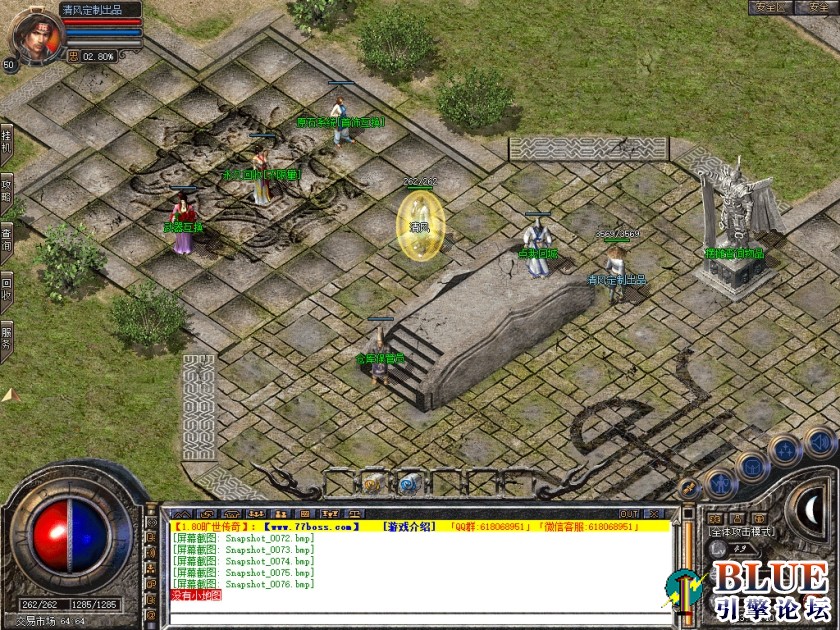Open the 回收 recycle side tab

(6, 284)
